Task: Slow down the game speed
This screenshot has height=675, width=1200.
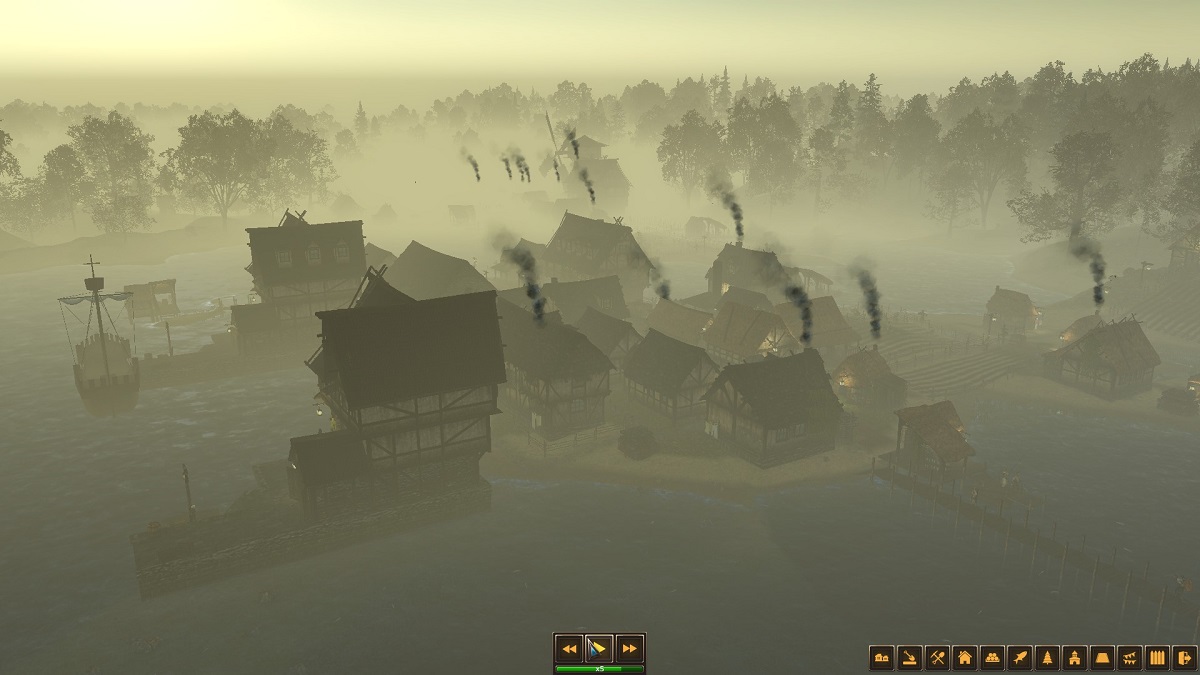Action: click(569, 648)
